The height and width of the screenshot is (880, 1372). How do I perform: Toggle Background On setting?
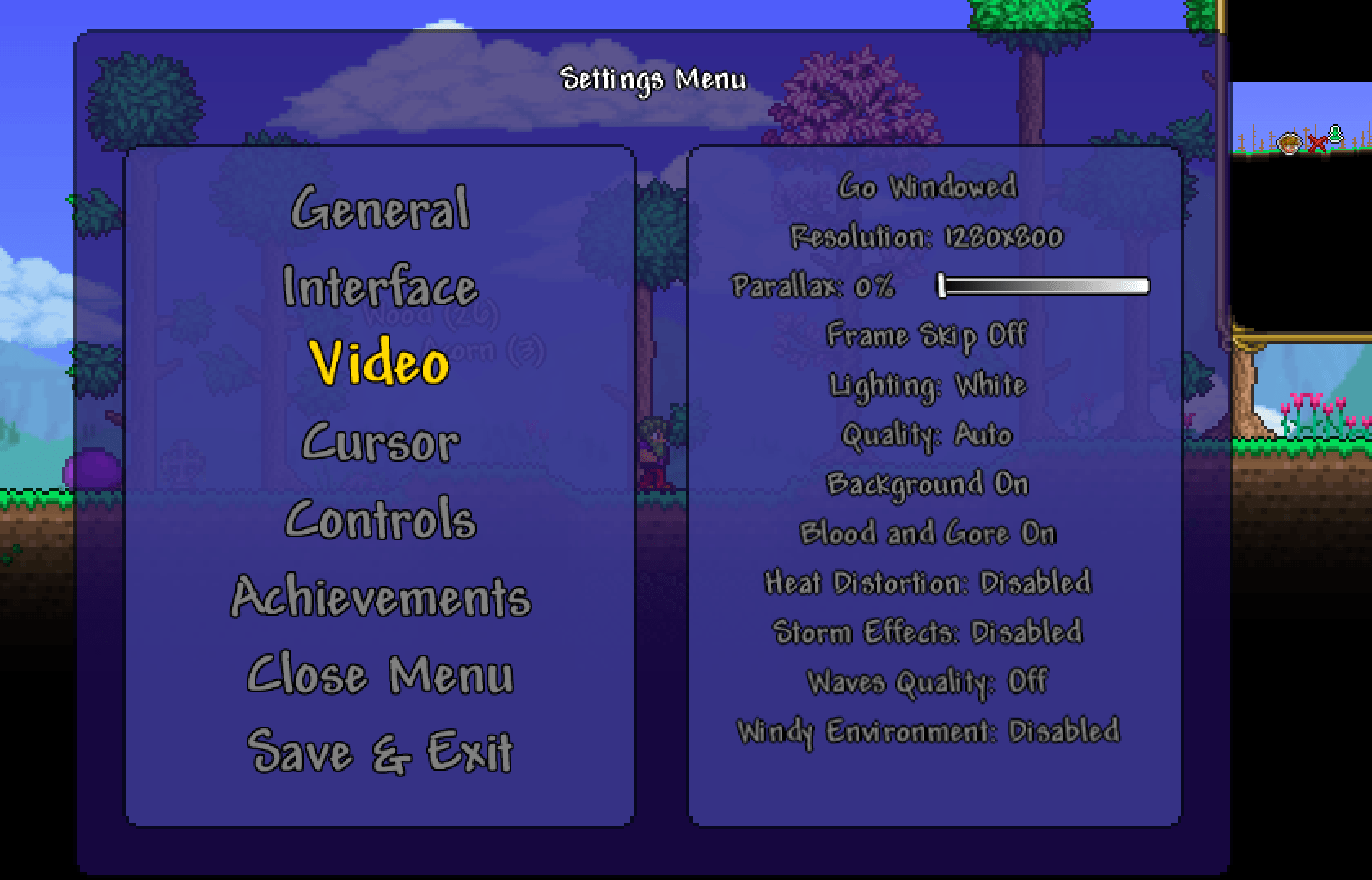click(x=929, y=483)
